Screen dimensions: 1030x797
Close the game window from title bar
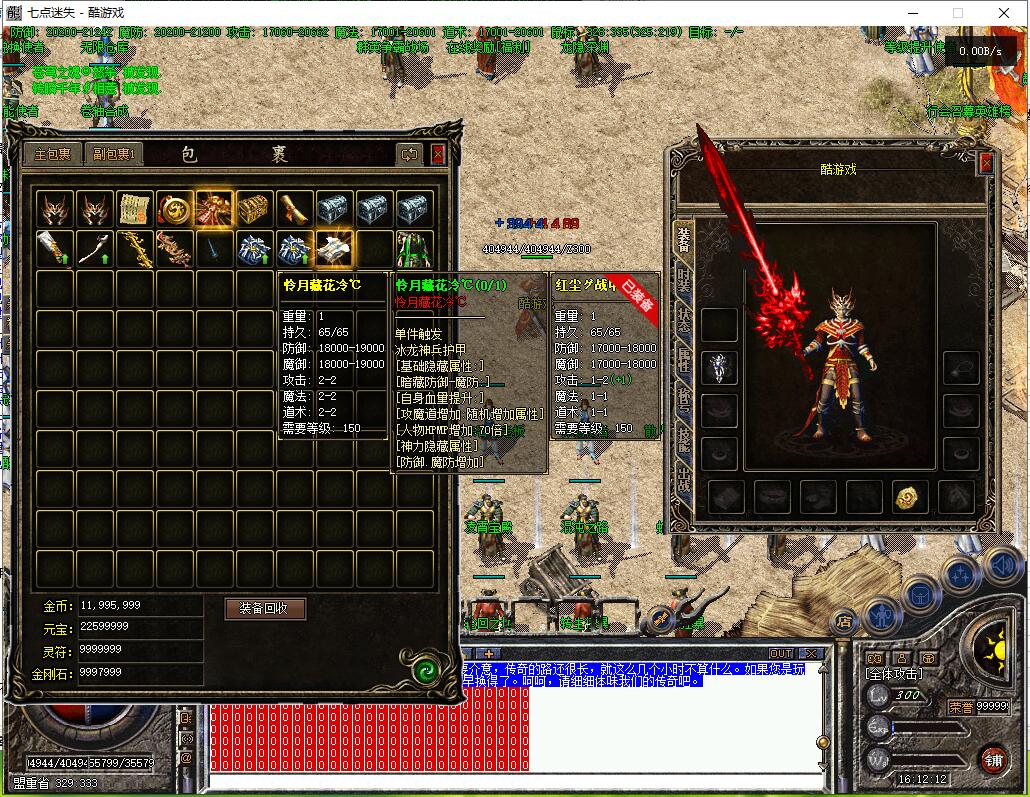[x=1003, y=13]
